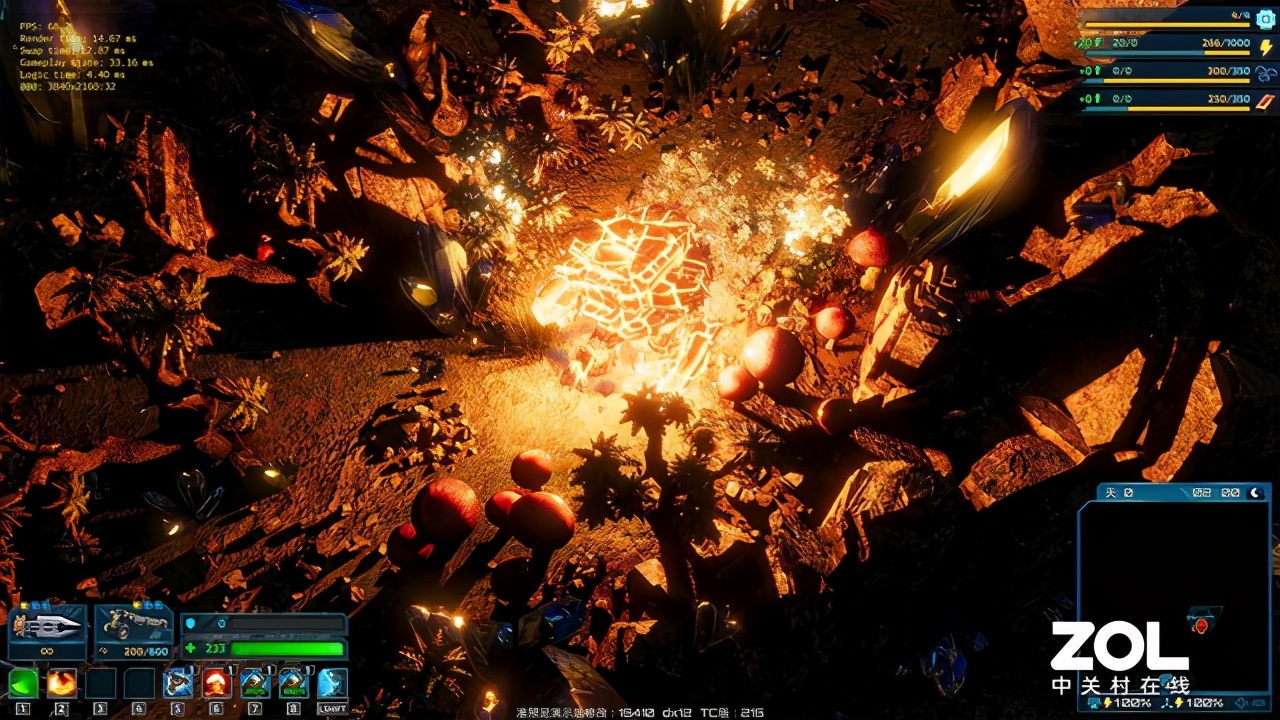Activate the blue detector gadget icon
The height and width of the screenshot is (720, 1280).
(x=178, y=683)
